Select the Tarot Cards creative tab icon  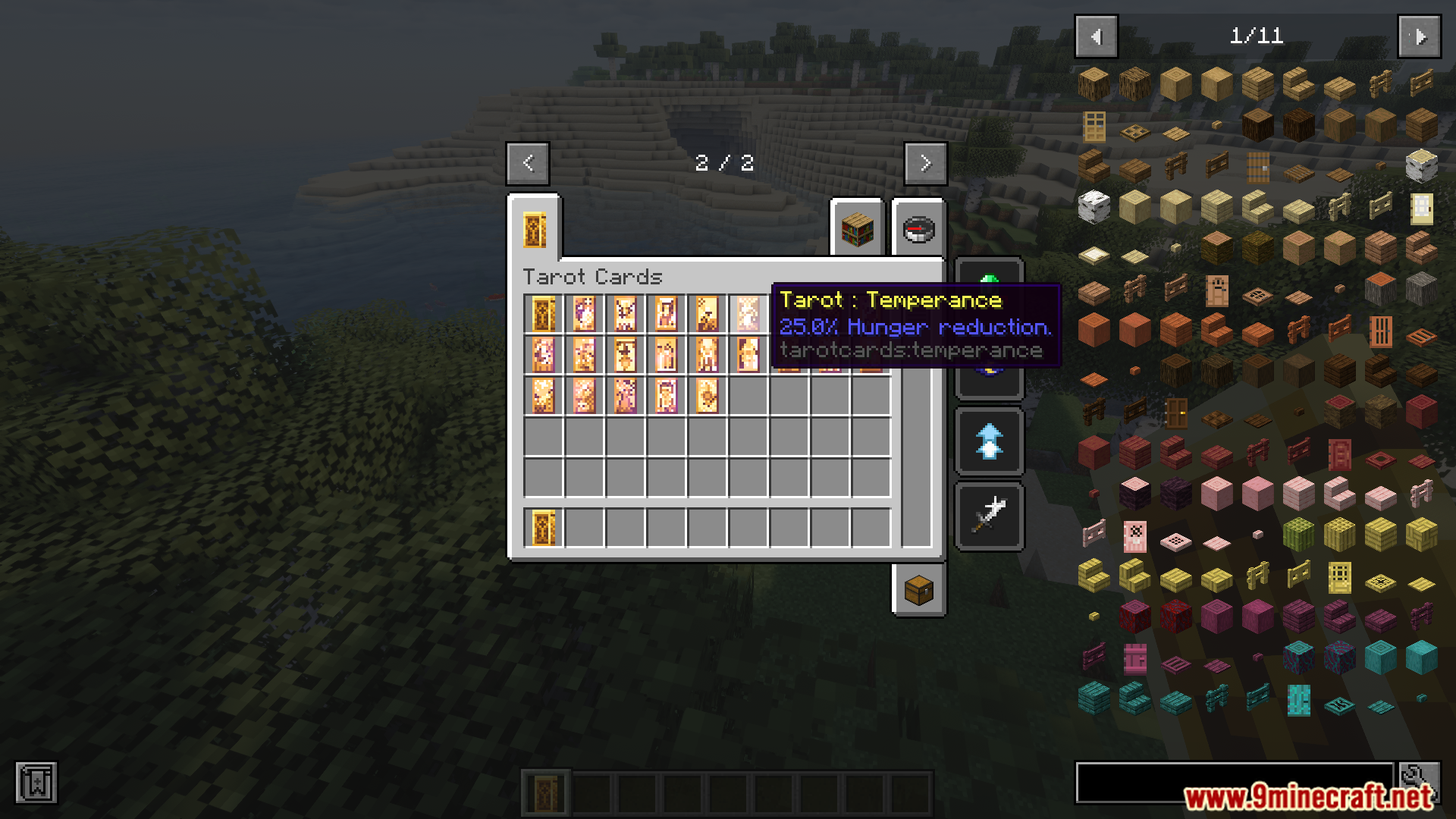tap(535, 231)
